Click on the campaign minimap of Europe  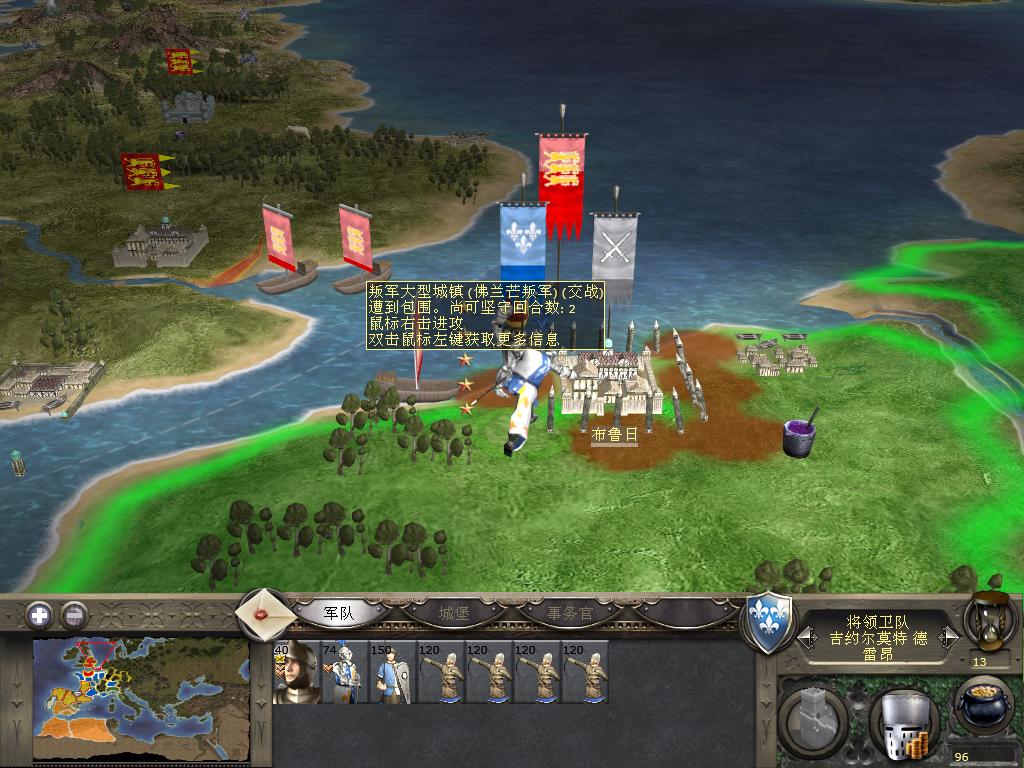point(140,698)
